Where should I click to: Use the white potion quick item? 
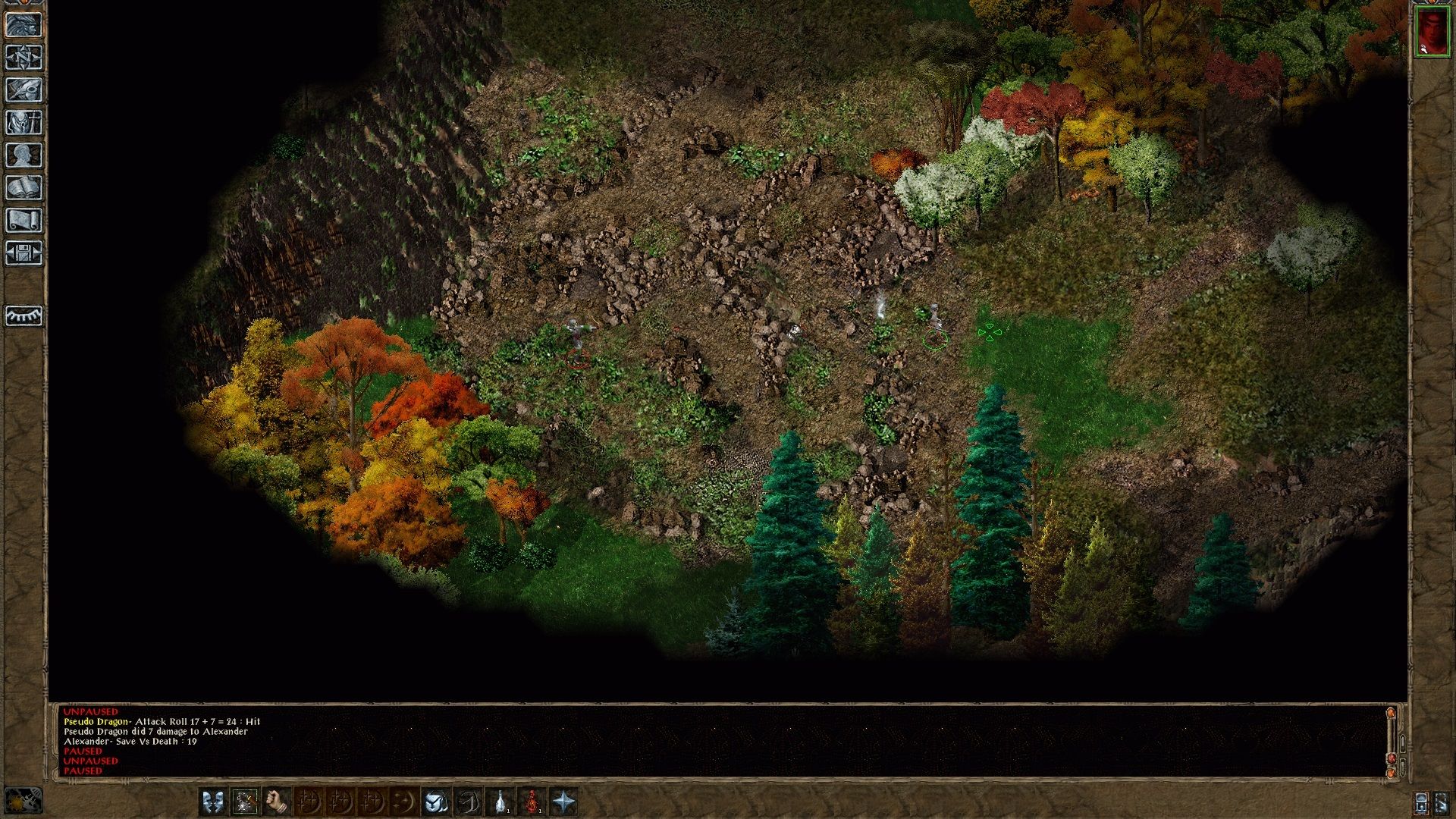[x=500, y=802]
